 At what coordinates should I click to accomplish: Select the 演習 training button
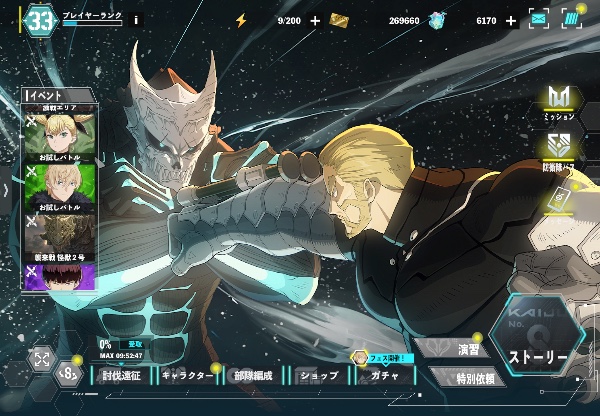tap(463, 350)
